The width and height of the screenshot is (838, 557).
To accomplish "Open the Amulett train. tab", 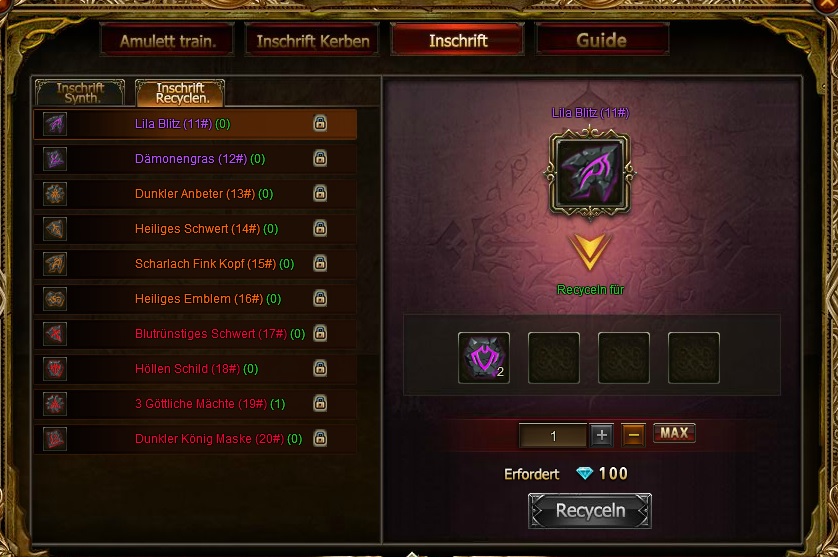I will 167,41.
